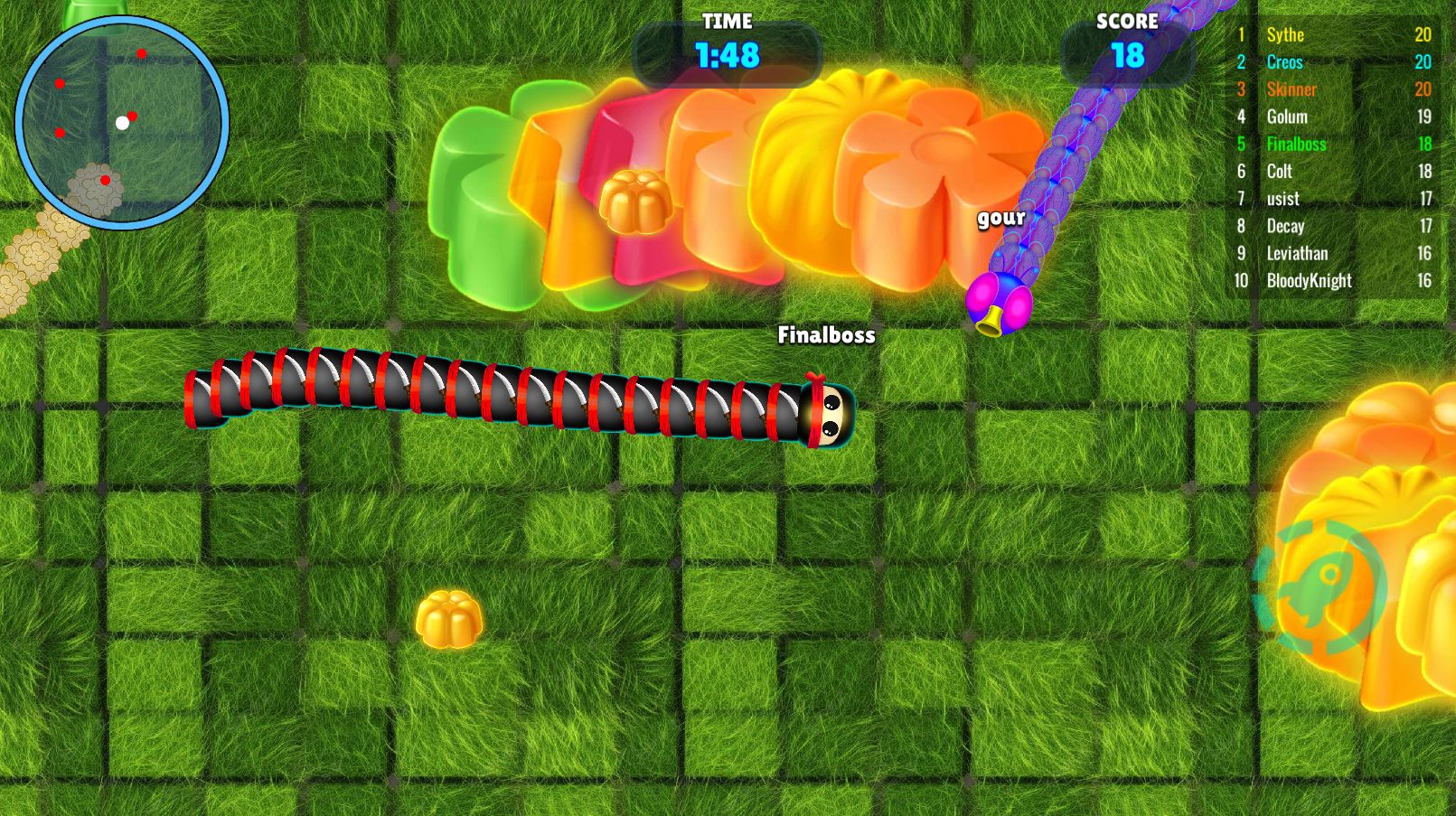Choose Decay in the ranking list
This screenshot has width=1456, height=816.
pos(1332,226)
